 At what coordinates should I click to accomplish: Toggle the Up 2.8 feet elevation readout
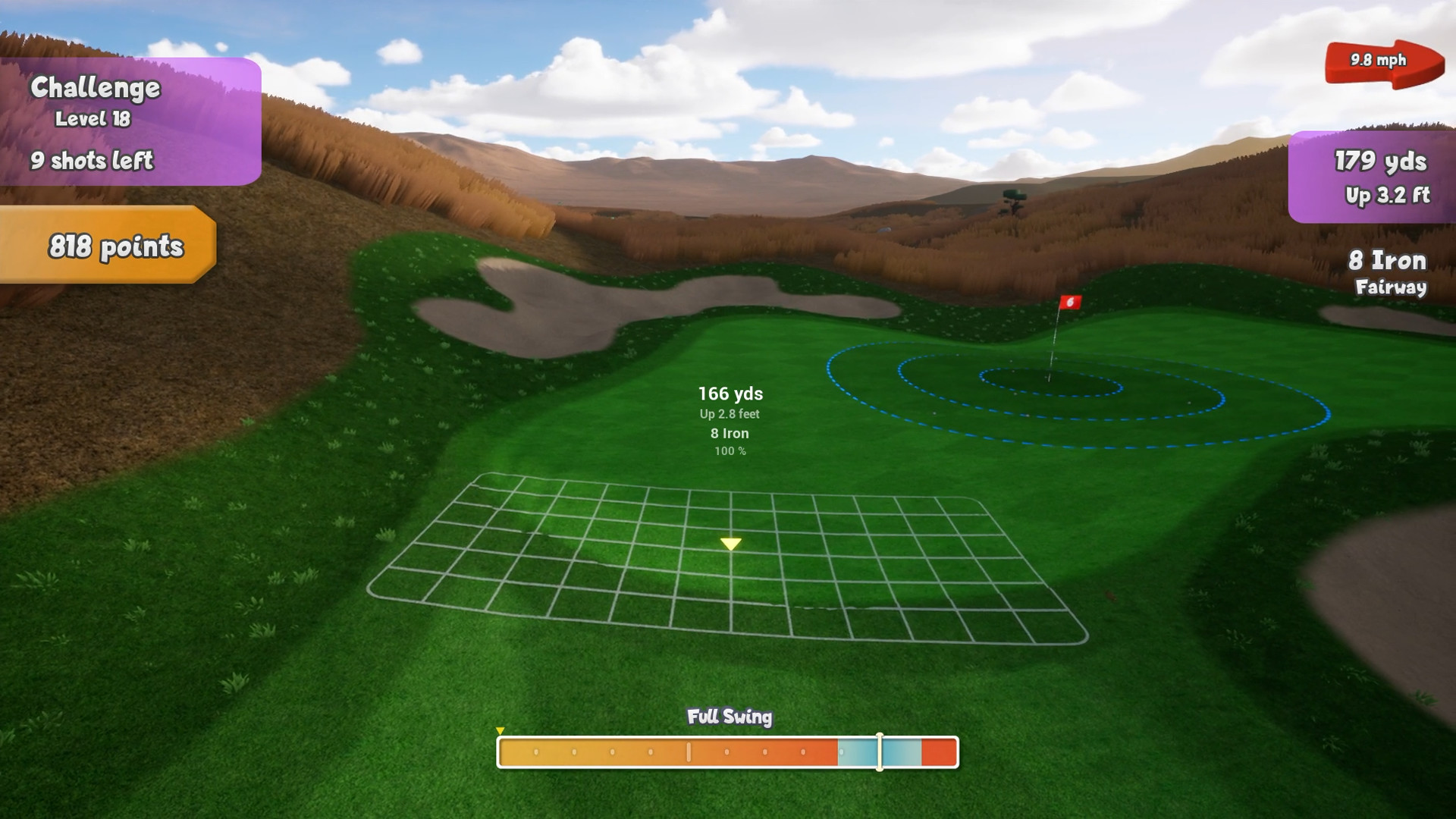tap(730, 414)
